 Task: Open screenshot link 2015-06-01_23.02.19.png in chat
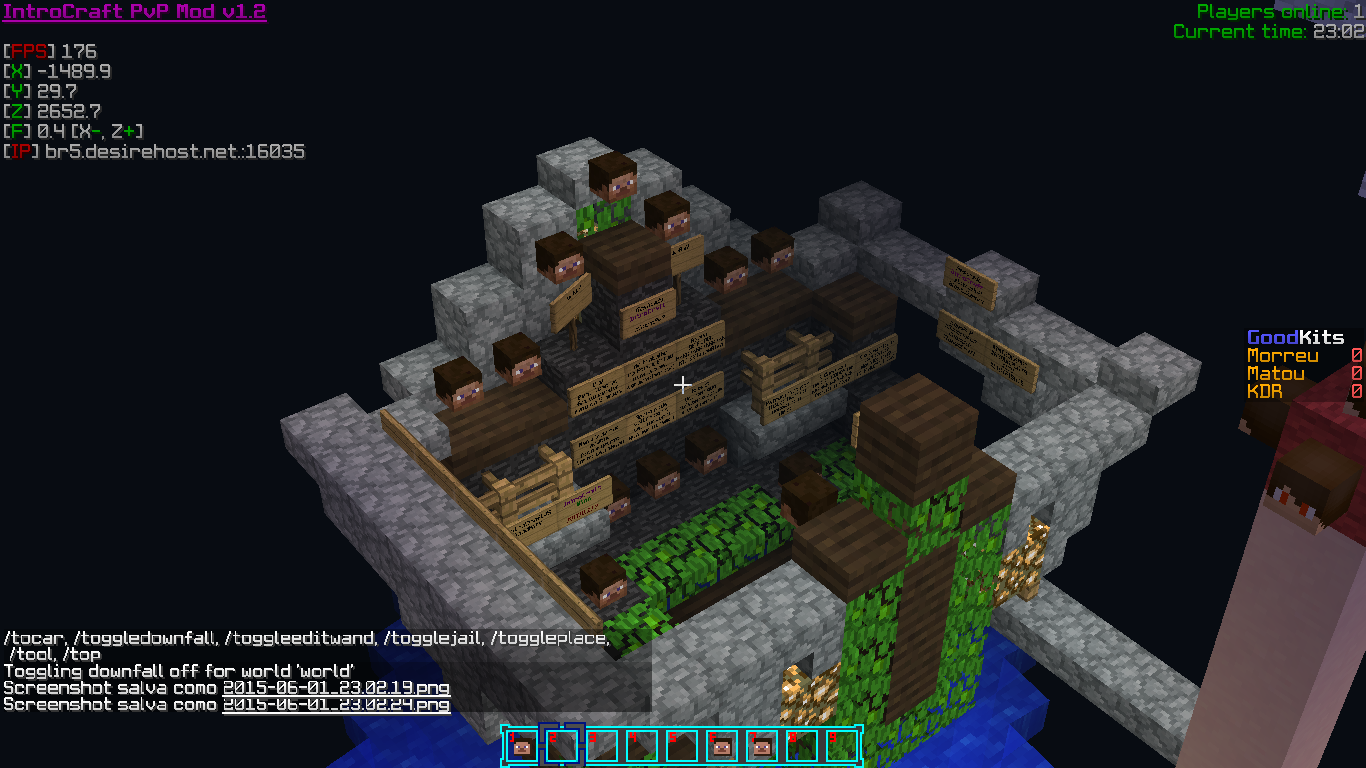[336, 688]
